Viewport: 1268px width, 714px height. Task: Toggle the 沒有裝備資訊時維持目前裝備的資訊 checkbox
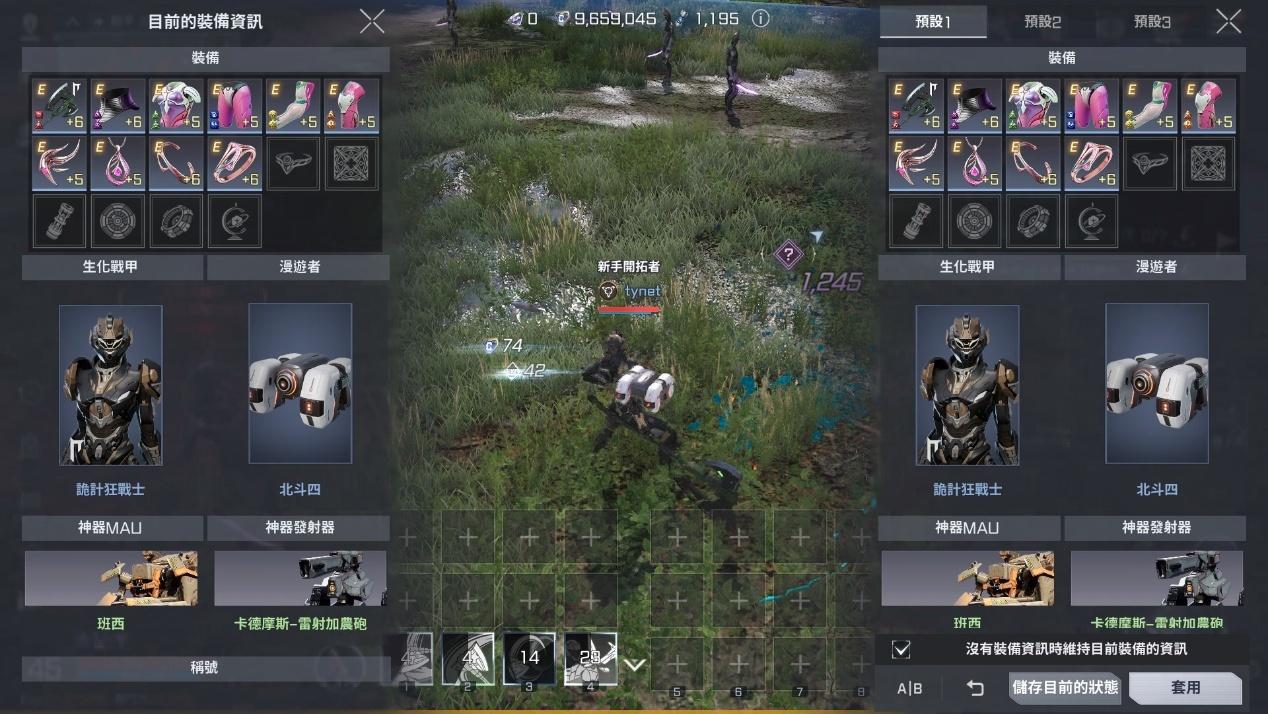pyautogui.click(x=901, y=649)
